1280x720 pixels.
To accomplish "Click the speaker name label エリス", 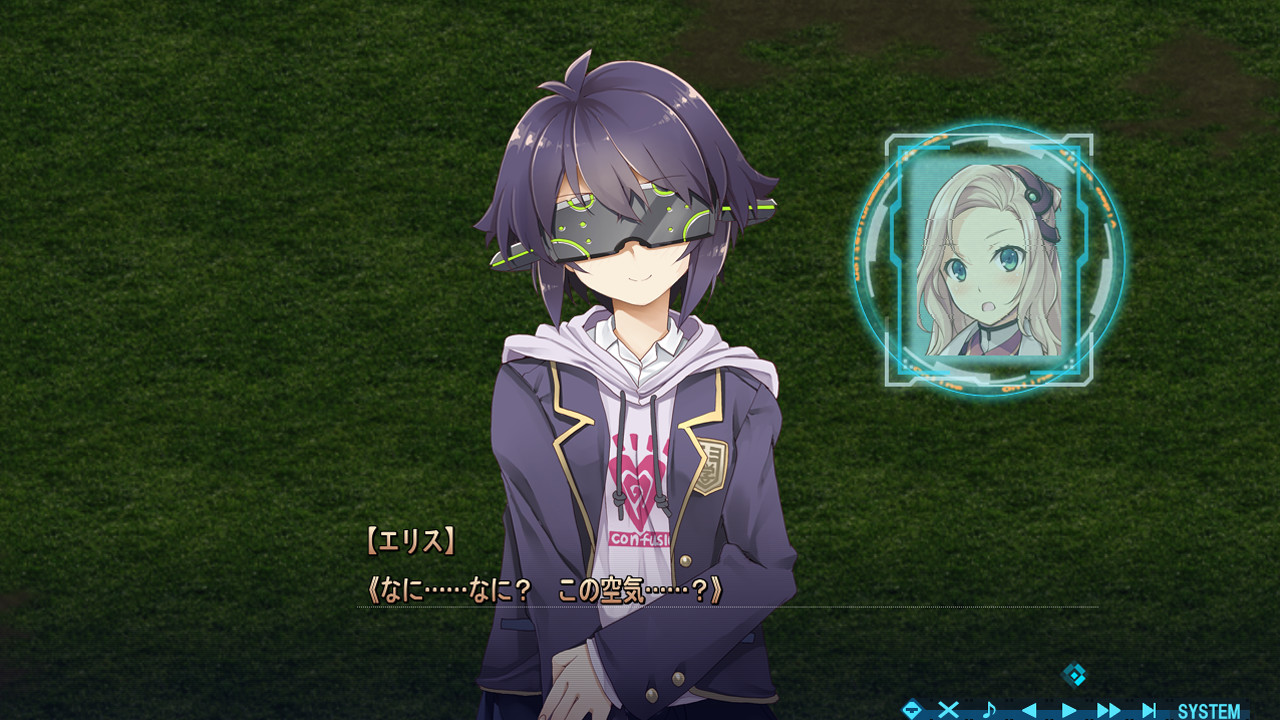I will pyautogui.click(x=413, y=538).
